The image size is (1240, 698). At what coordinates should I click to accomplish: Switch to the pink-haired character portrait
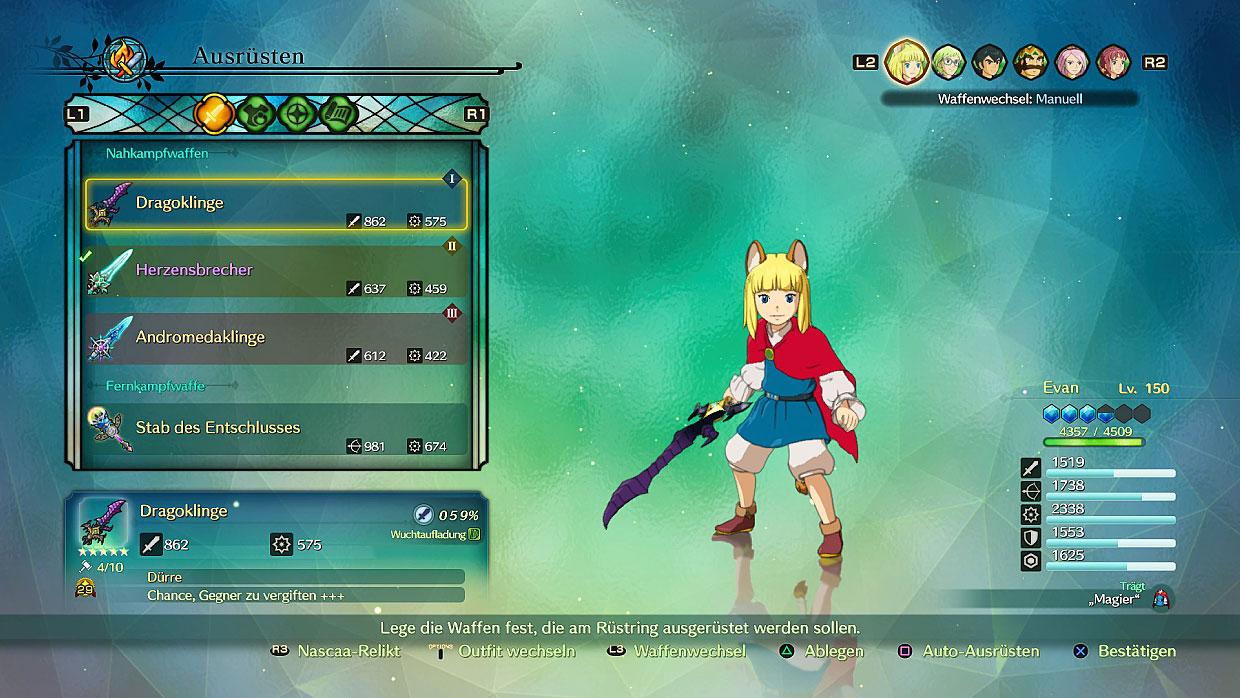1072,62
